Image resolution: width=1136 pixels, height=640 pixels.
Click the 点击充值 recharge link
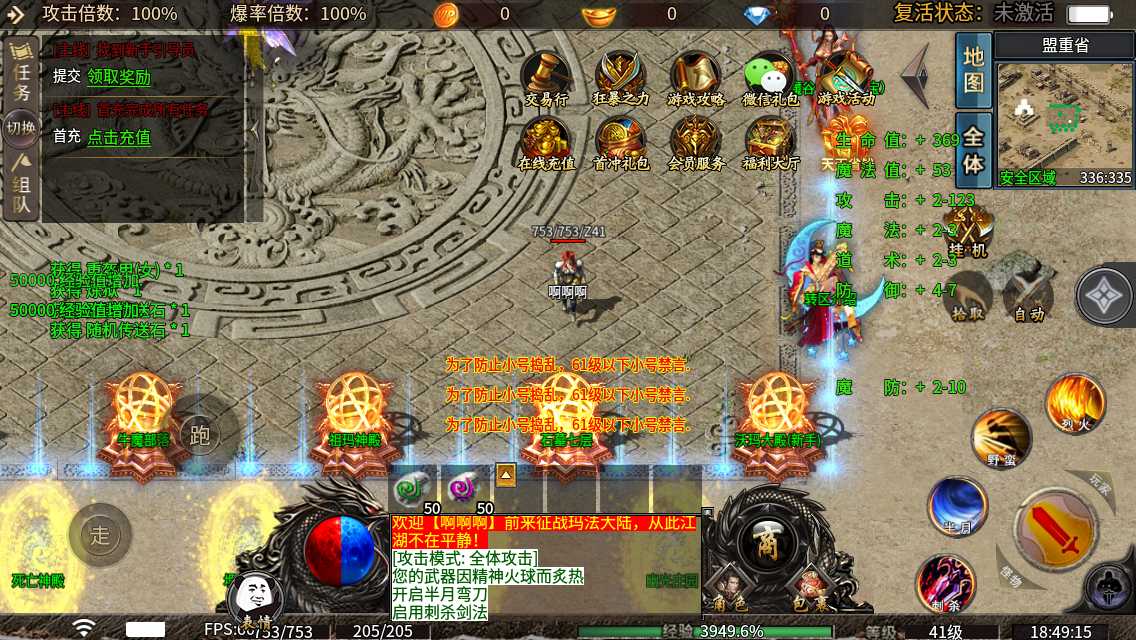coord(119,137)
